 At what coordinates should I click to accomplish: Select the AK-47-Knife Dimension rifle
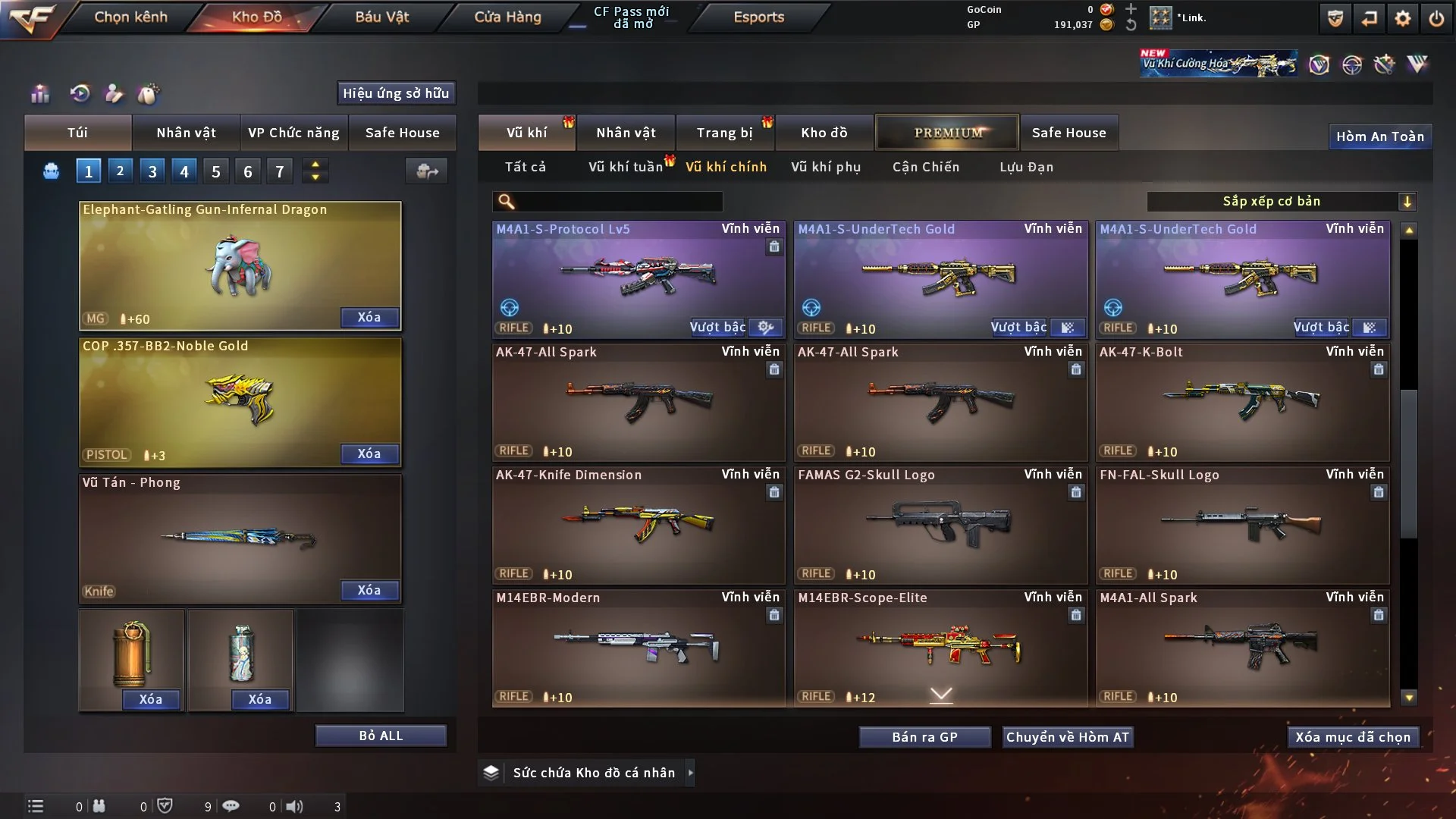coord(638,525)
